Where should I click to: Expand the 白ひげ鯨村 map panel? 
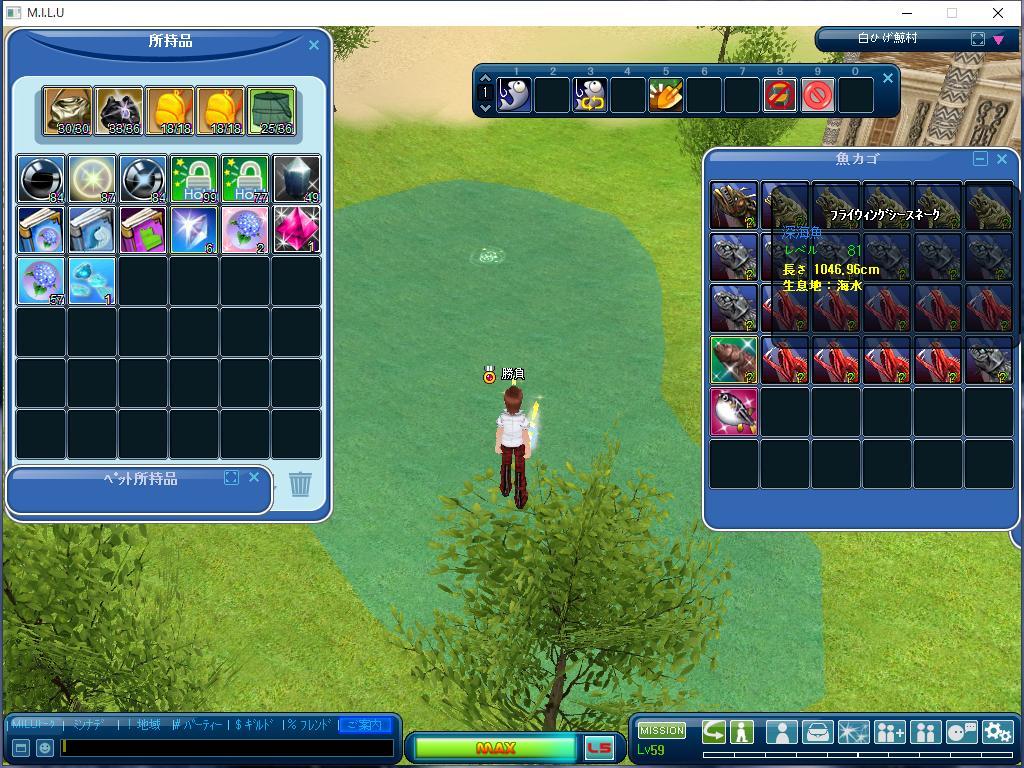(978, 39)
